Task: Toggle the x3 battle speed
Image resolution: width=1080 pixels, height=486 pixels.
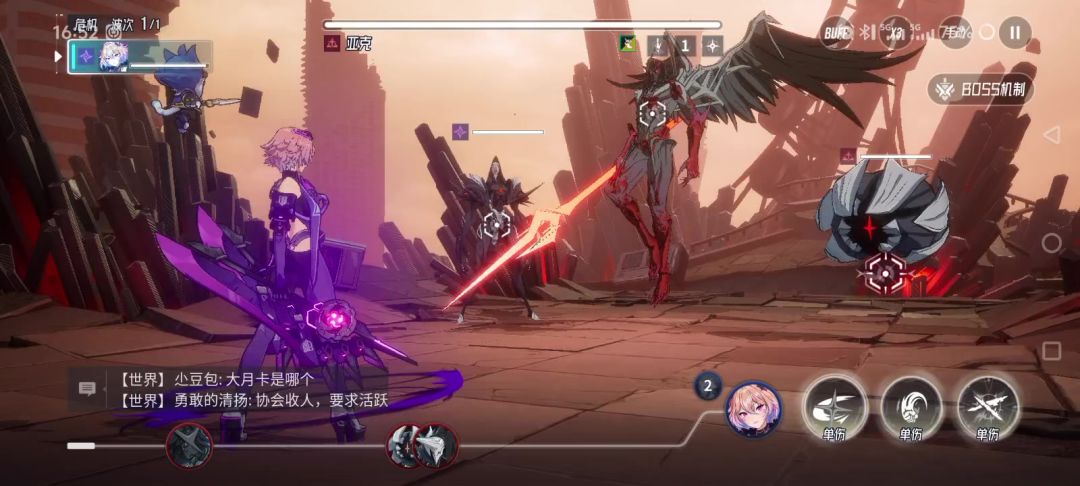Action: pyautogui.click(x=896, y=32)
